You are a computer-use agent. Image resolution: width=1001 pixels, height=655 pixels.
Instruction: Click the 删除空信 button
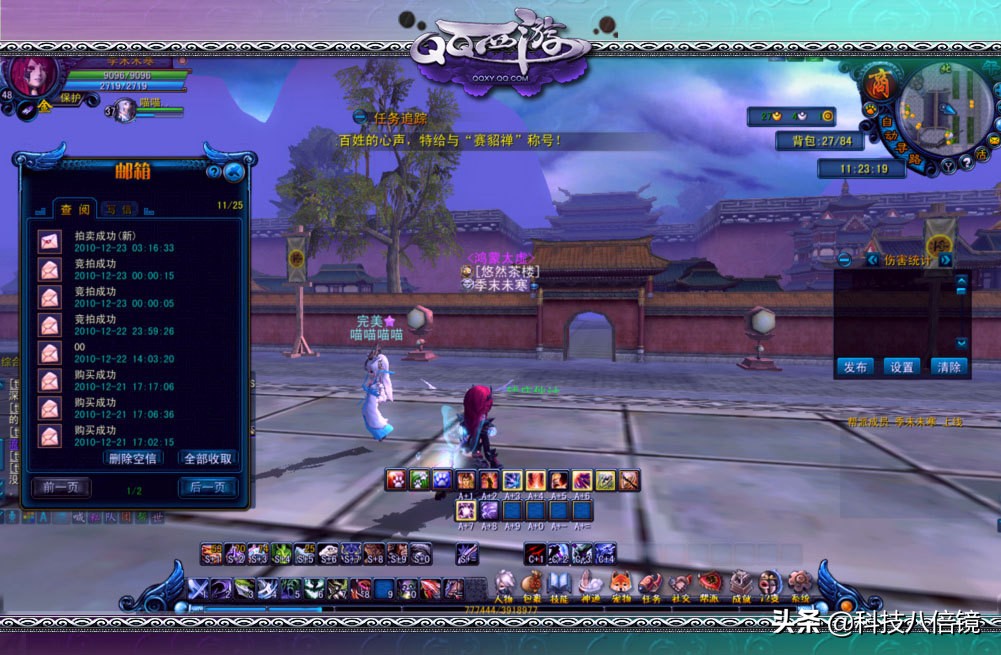pyautogui.click(x=132, y=458)
